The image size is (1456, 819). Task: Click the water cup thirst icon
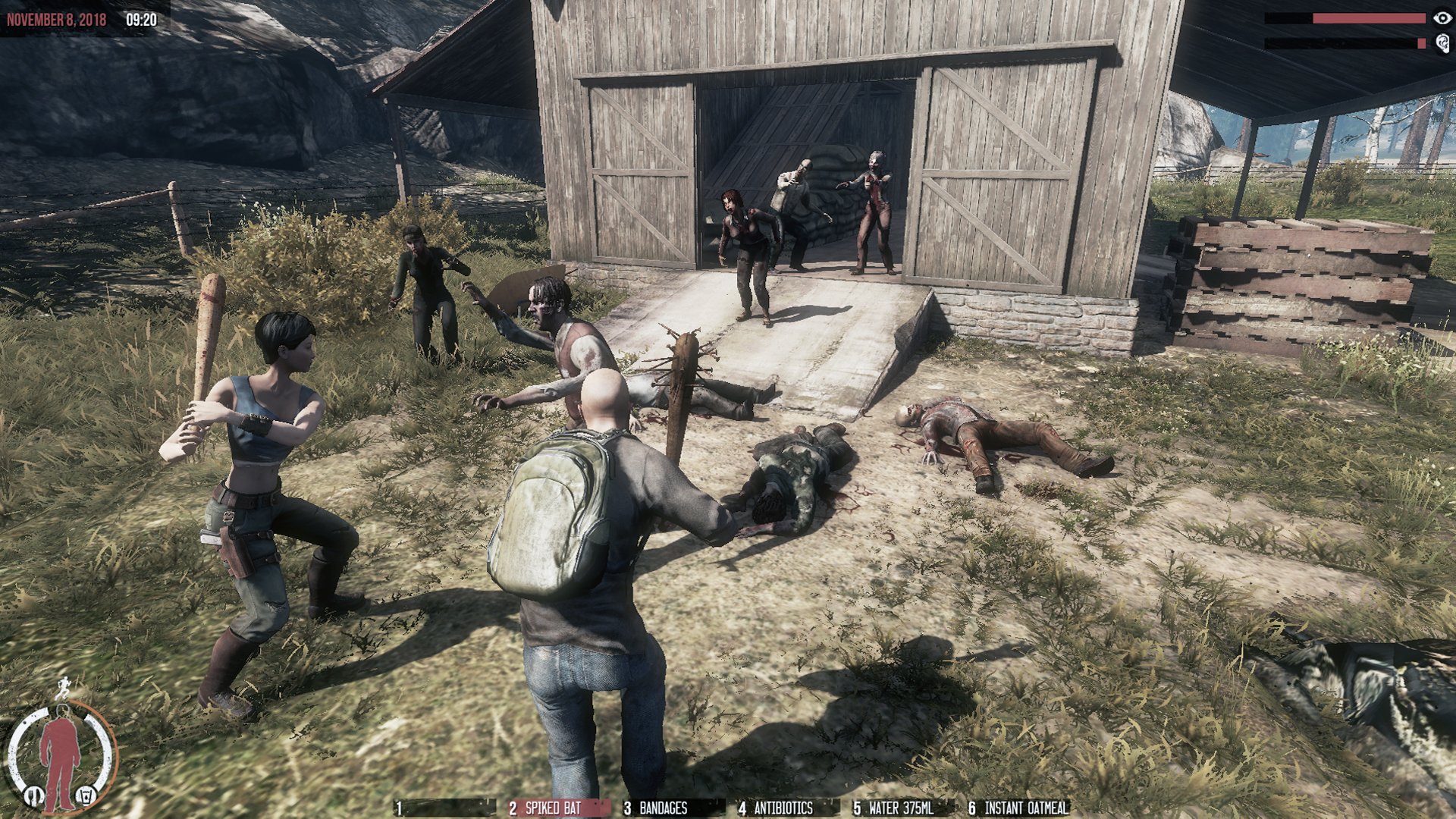click(x=86, y=796)
